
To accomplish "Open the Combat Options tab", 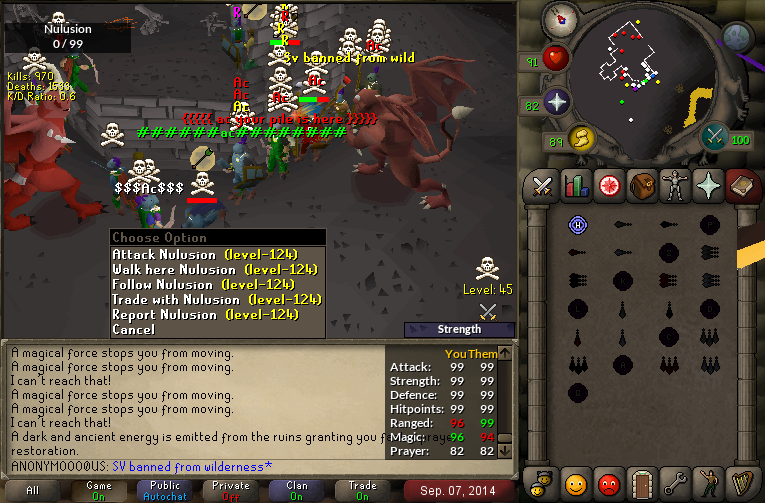I will click(x=543, y=186).
